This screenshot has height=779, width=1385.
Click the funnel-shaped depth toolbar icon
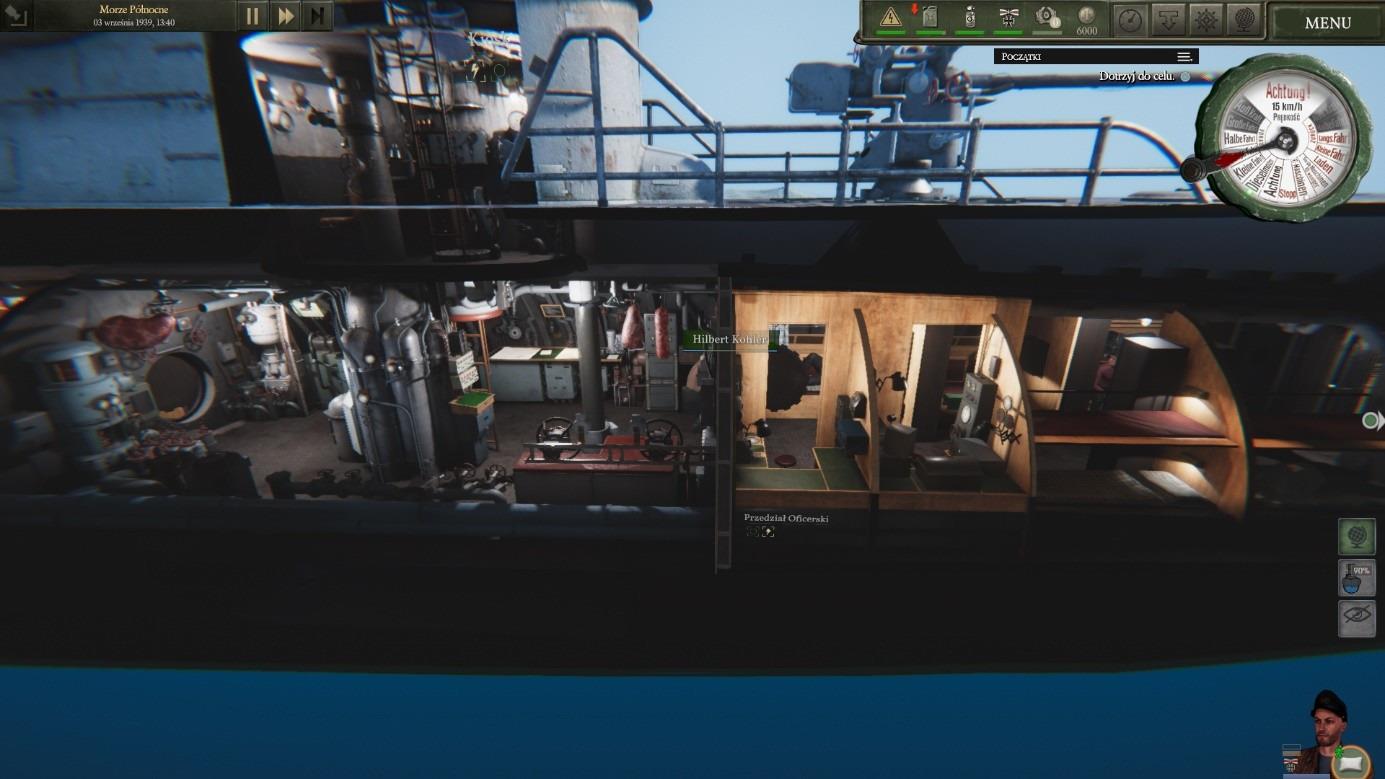coord(1166,18)
